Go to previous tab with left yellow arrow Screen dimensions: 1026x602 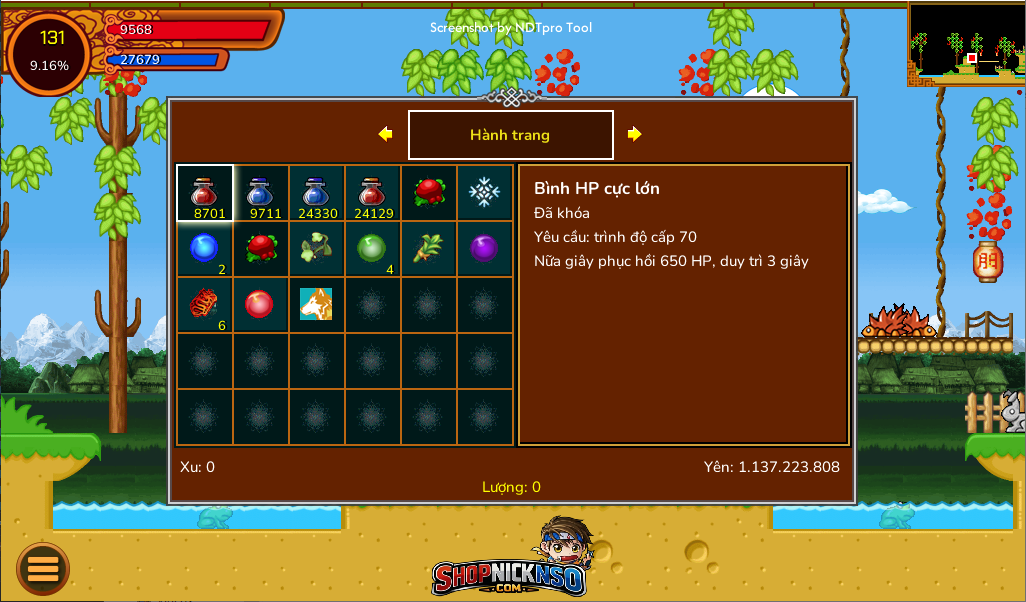click(x=385, y=134)
